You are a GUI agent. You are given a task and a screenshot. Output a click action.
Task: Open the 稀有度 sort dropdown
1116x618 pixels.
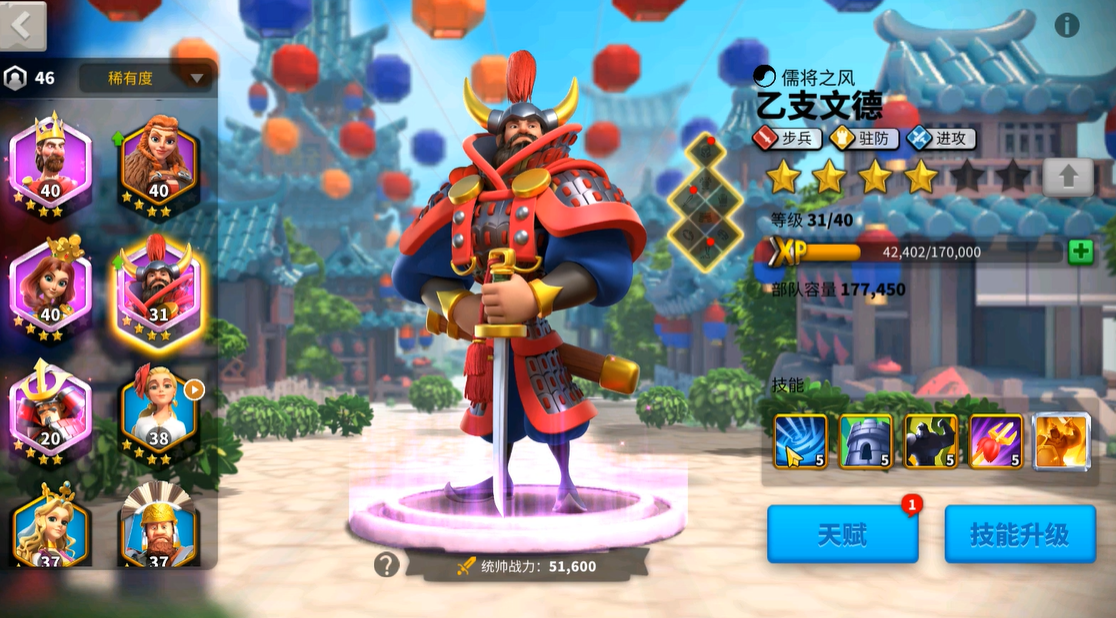click(146, 78)
